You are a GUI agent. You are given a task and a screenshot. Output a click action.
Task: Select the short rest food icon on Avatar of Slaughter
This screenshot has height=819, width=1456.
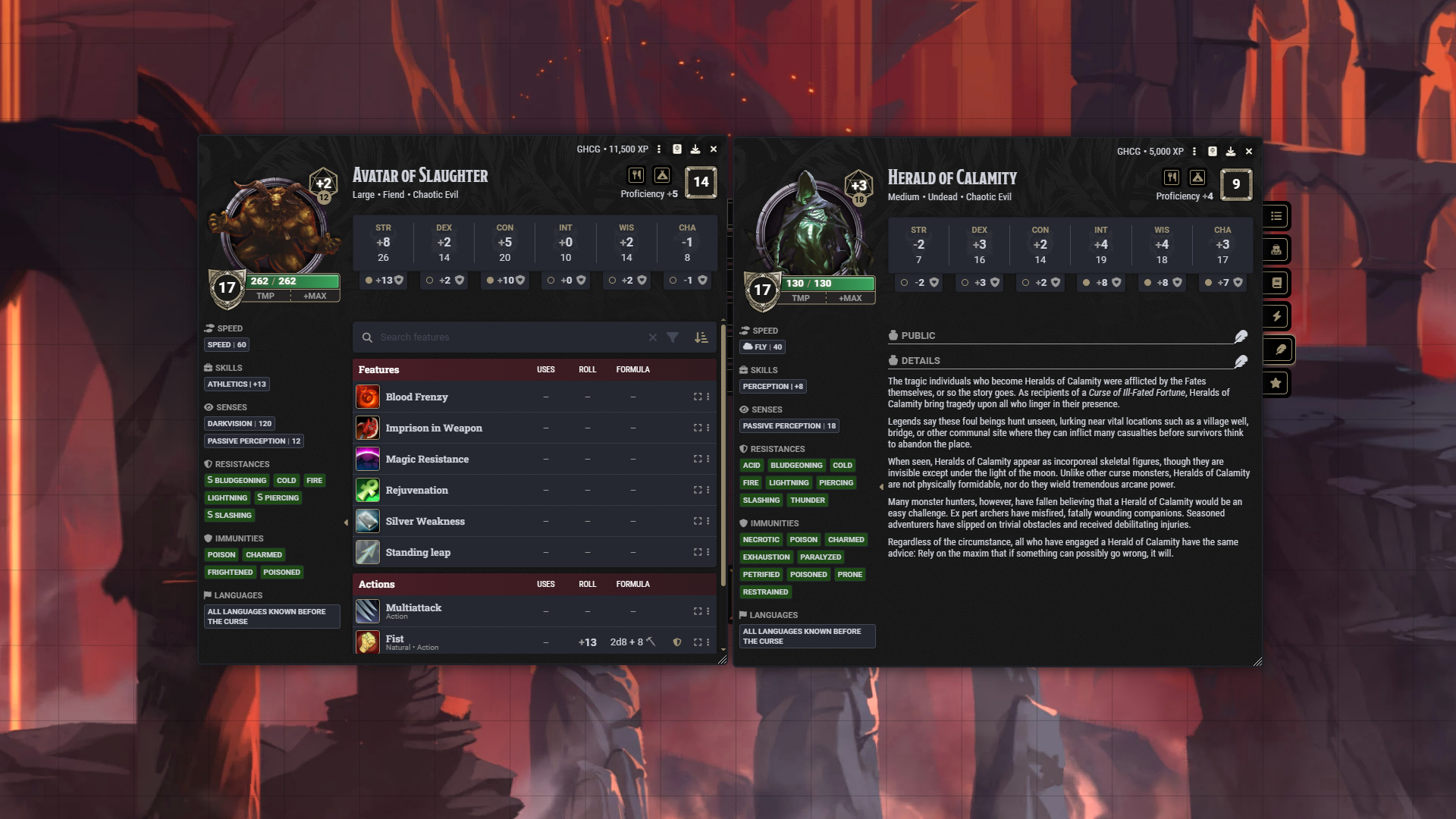(x=635, y=175)
